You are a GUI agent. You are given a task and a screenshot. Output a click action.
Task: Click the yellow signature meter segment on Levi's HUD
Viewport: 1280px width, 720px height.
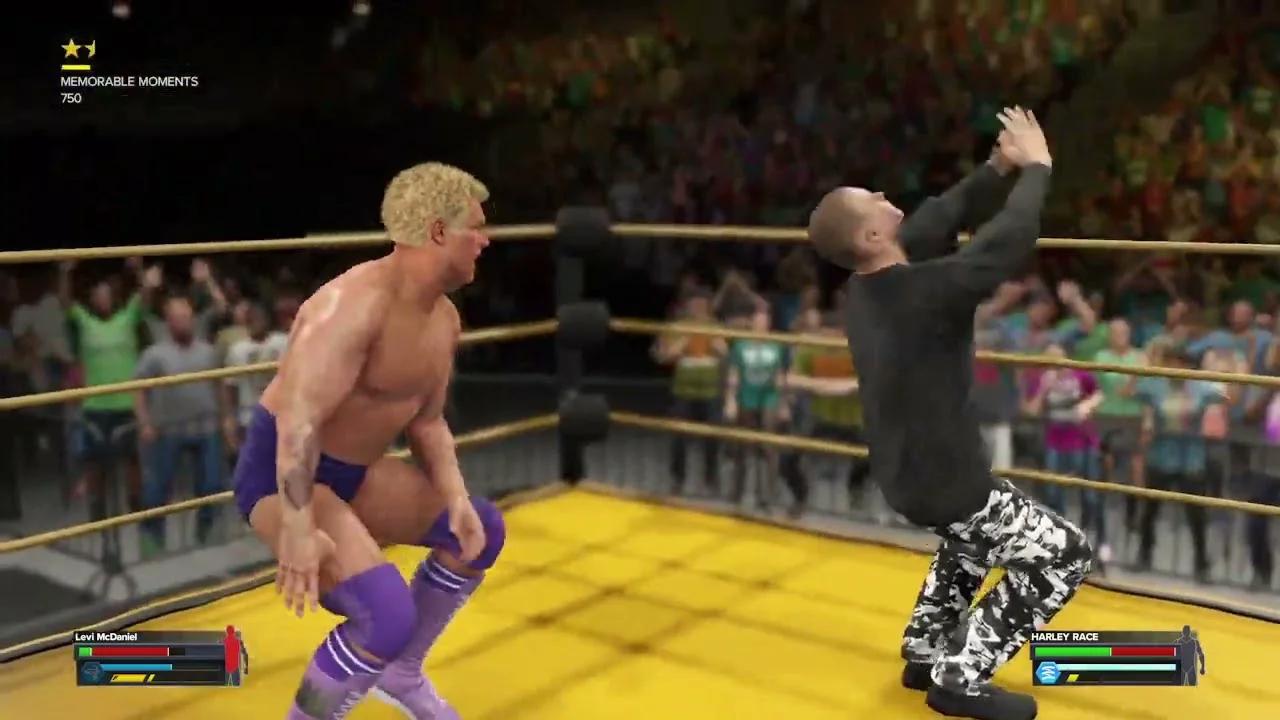(x=130, y=678)
